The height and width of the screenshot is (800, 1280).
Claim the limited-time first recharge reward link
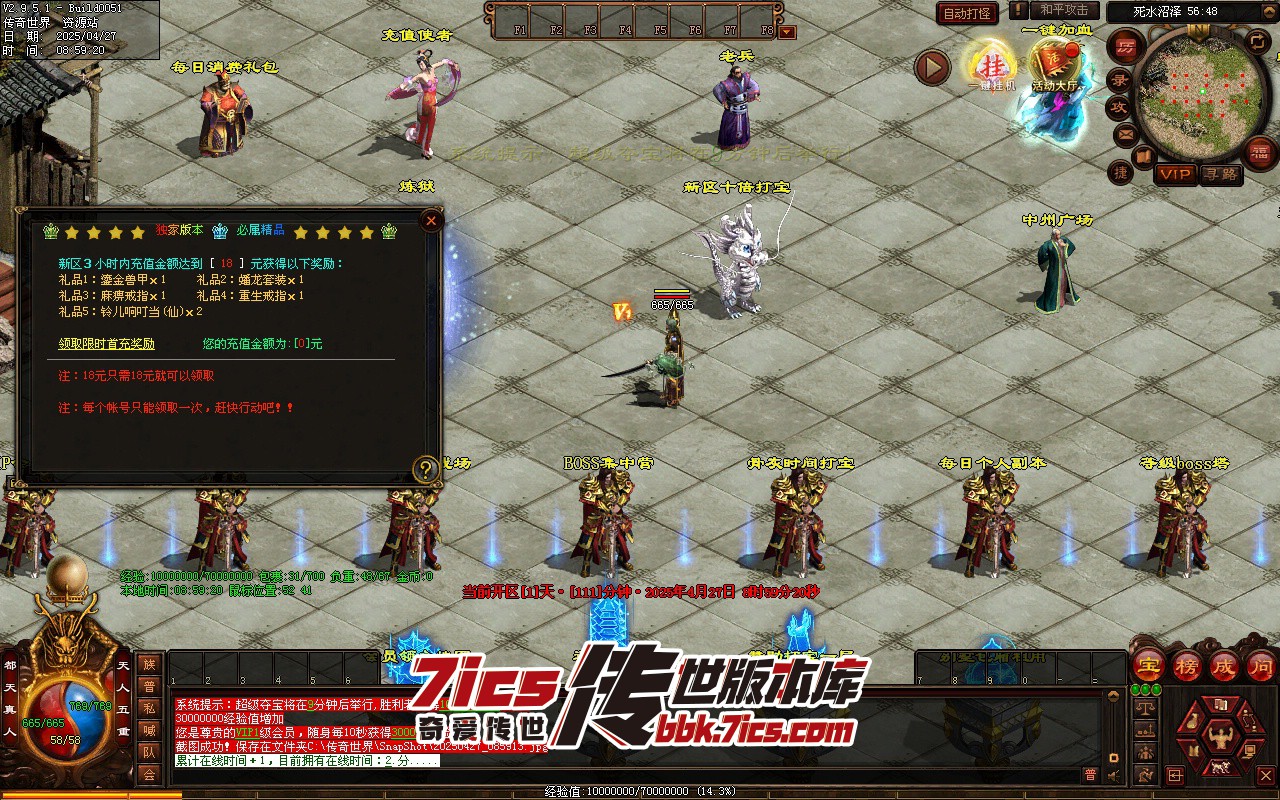(107, 344)
